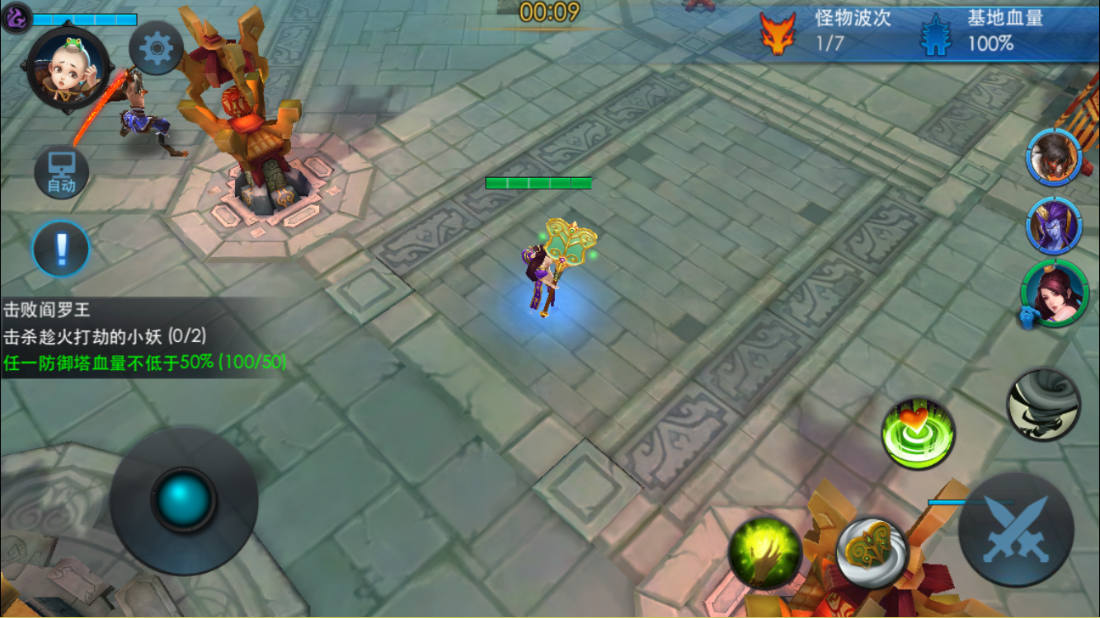This screenshot has width=1100, height=618.
Task: Toggle the 自动 auto-battle button
Action: pos(61,173)
